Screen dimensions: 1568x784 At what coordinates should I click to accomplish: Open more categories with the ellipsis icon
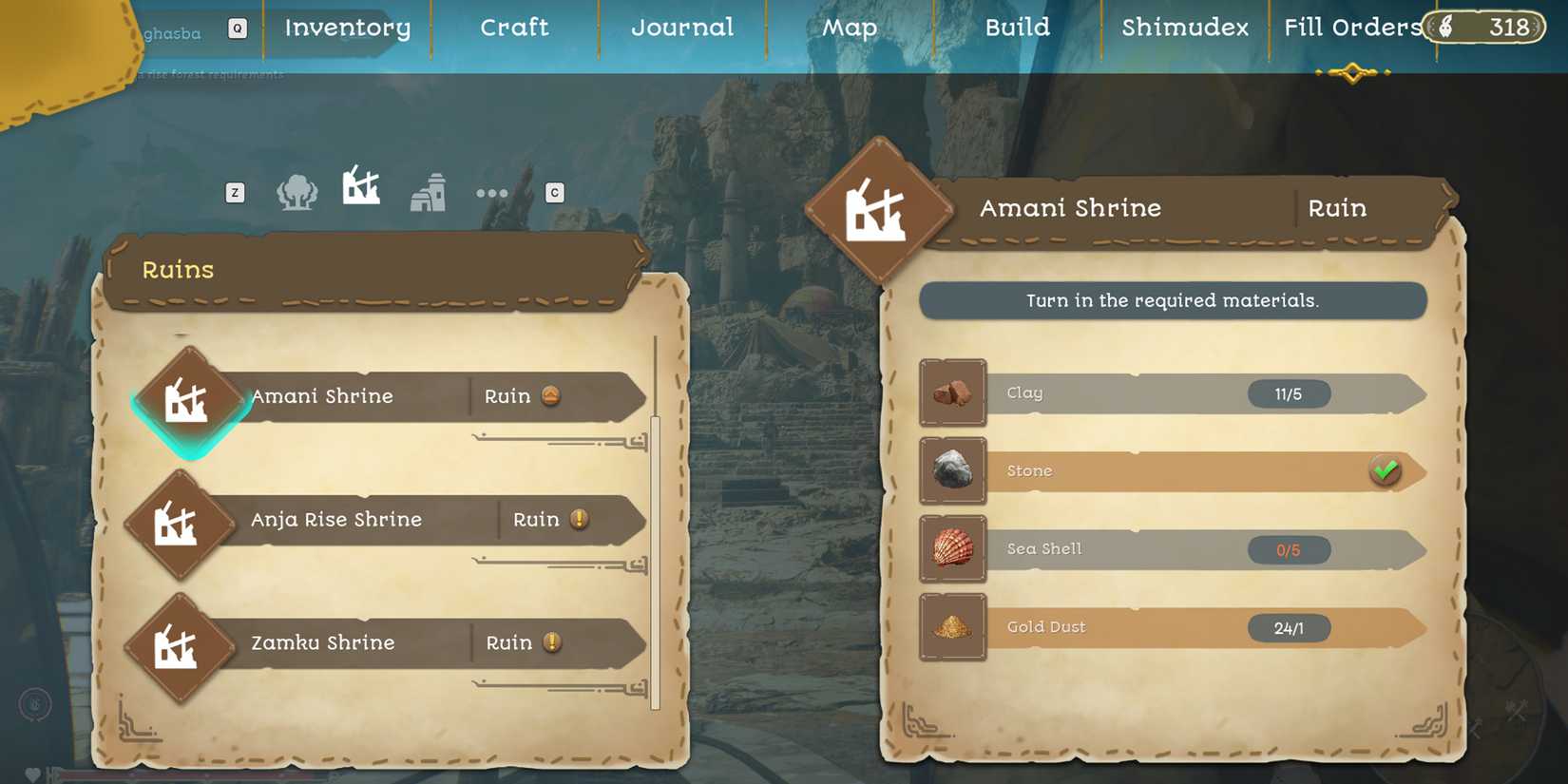click(x=491, y=192)
